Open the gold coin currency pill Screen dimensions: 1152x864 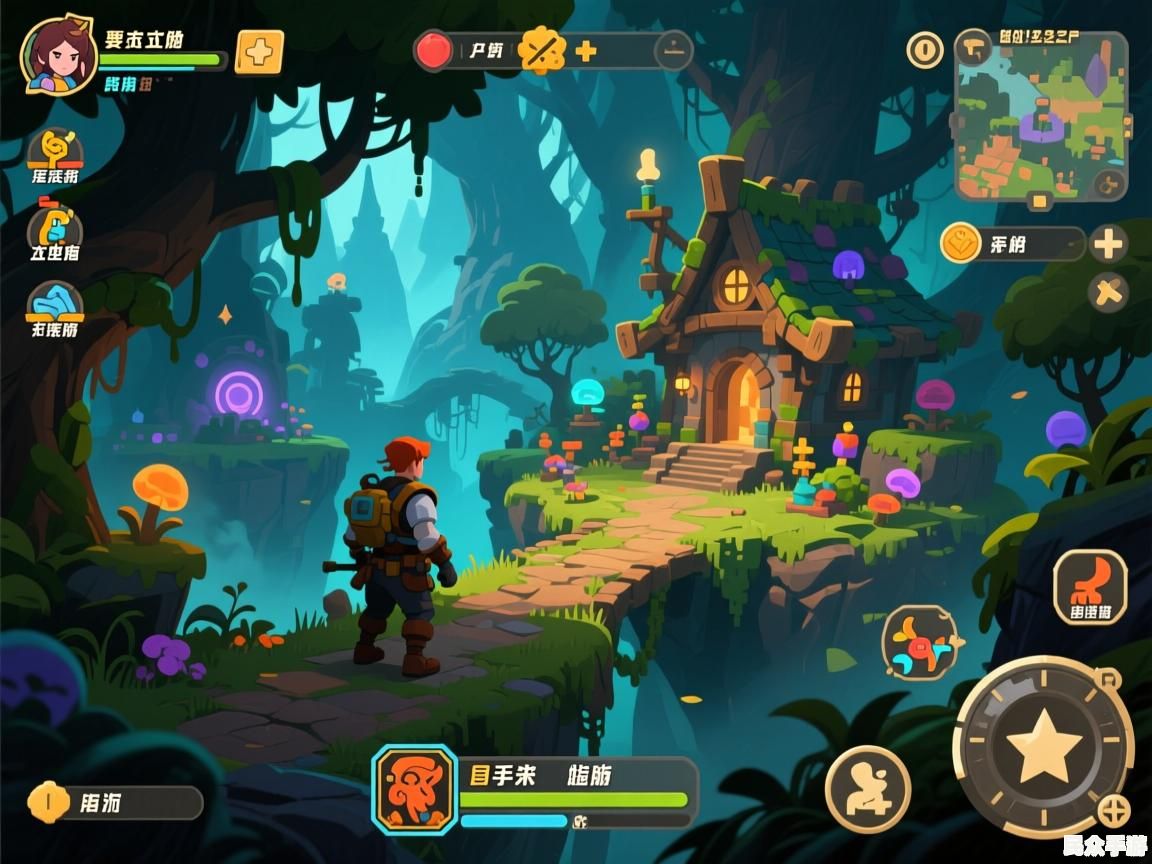1012,244
